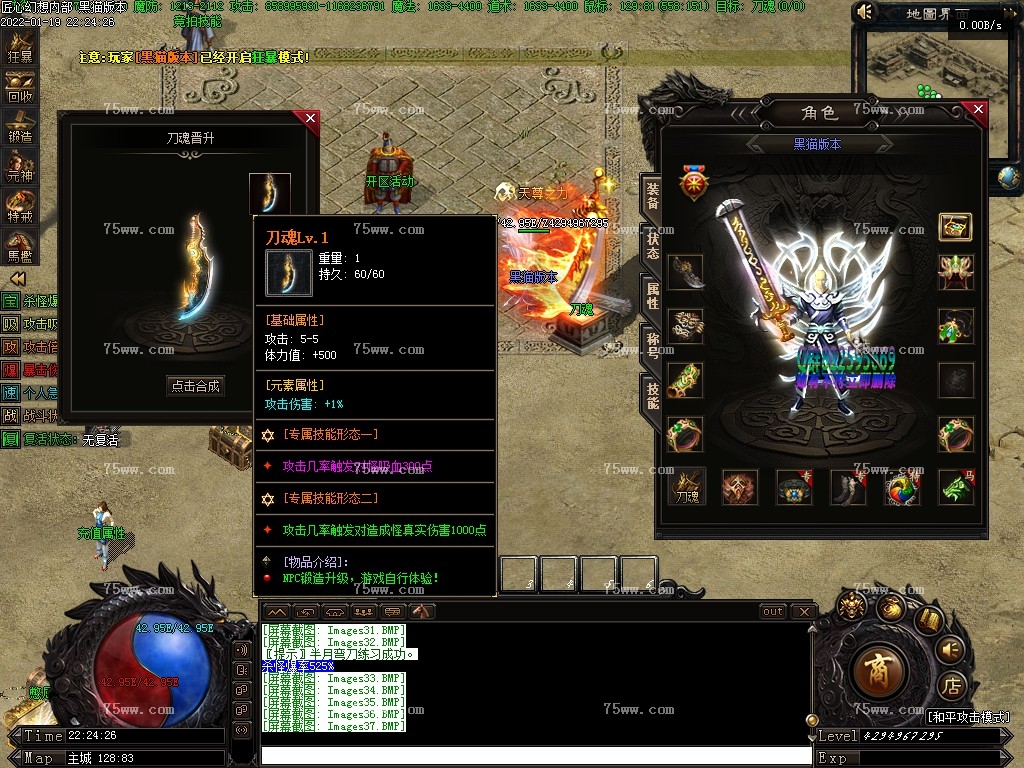
Task: Open the 技能 skills tab
Action: tap(652, 396)
